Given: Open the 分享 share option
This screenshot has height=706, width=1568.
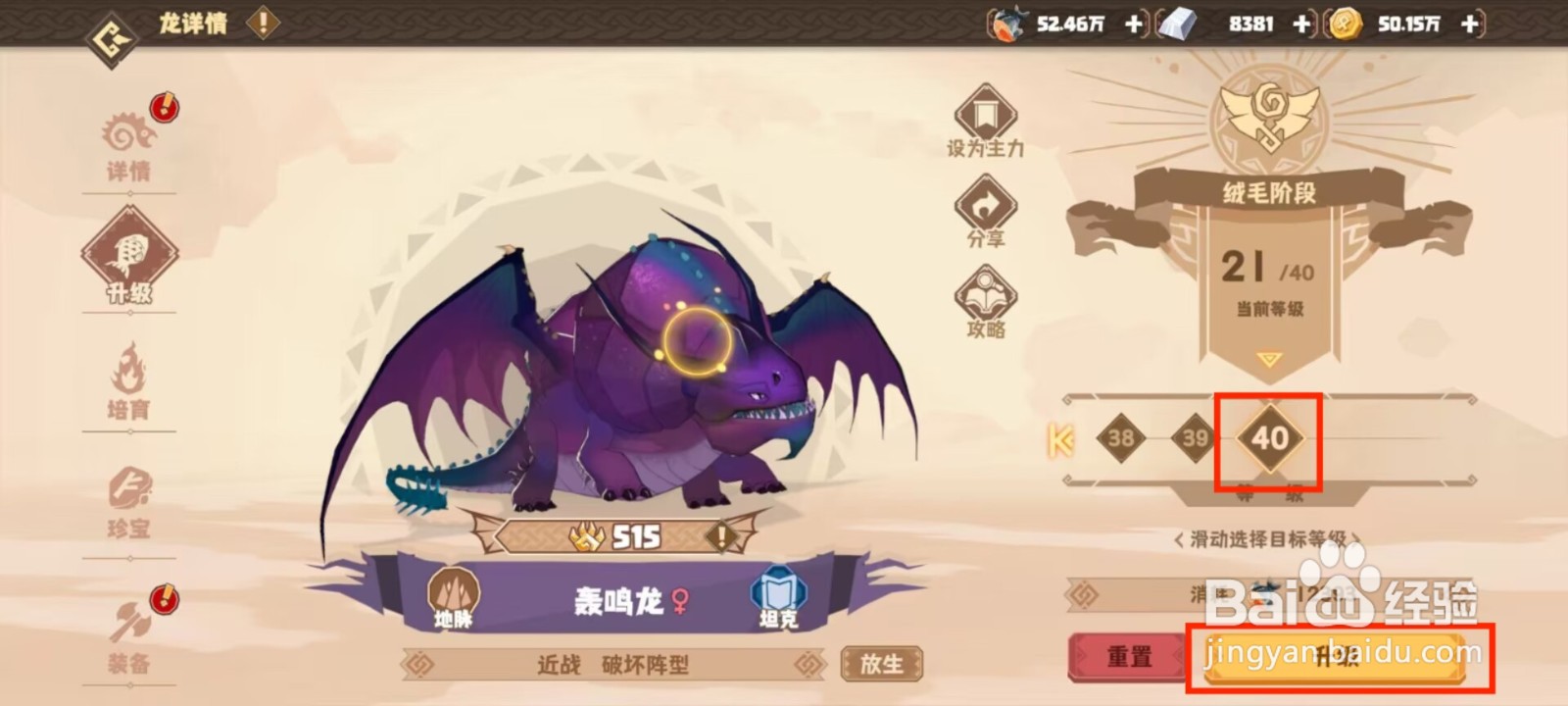Looking at the screenshot, I should pyautogui.click(x=985, y=211).
